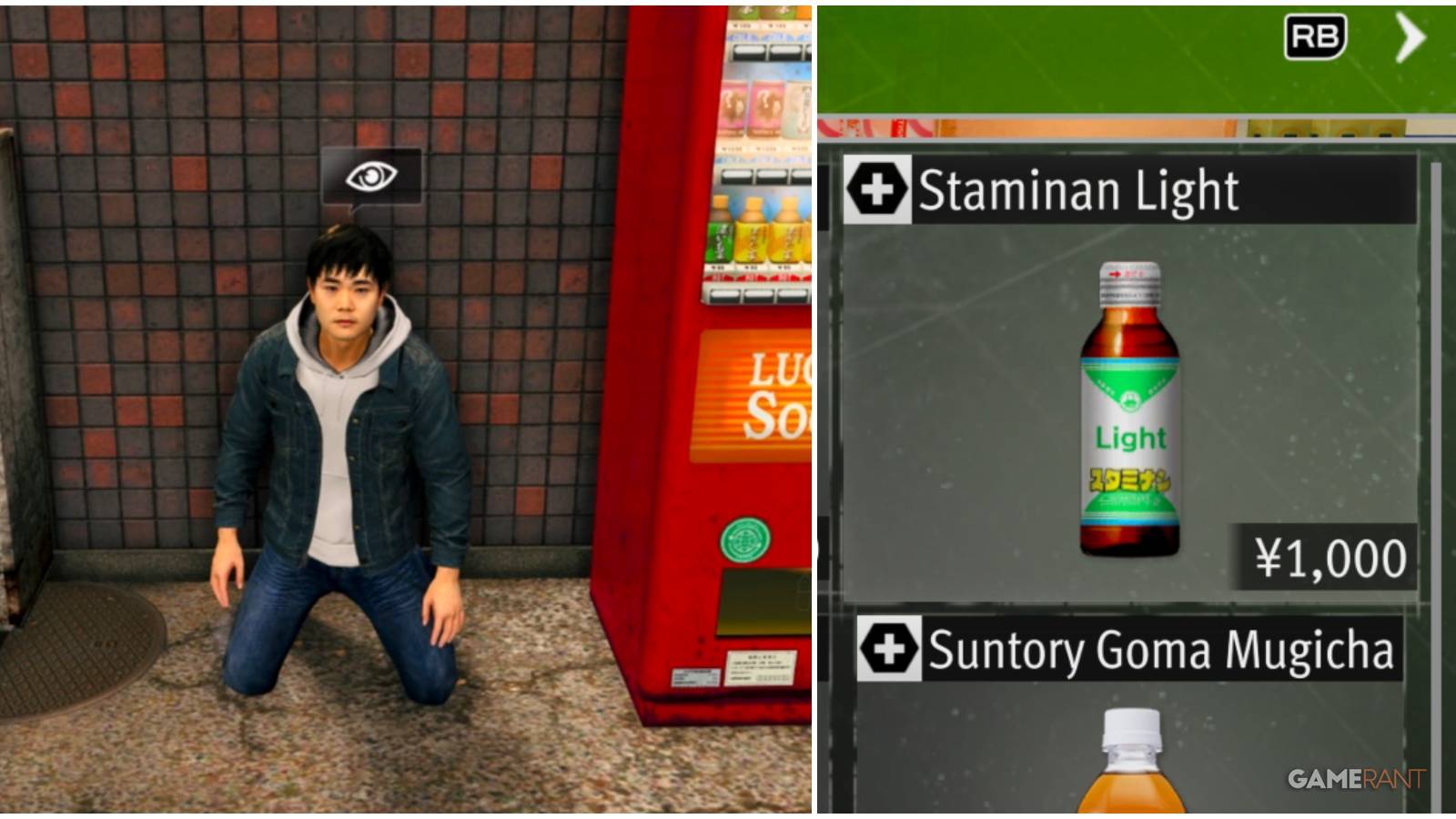
Task: Click the Staminan Light bottle thumbnail
Action: (x=1127, y=409)
